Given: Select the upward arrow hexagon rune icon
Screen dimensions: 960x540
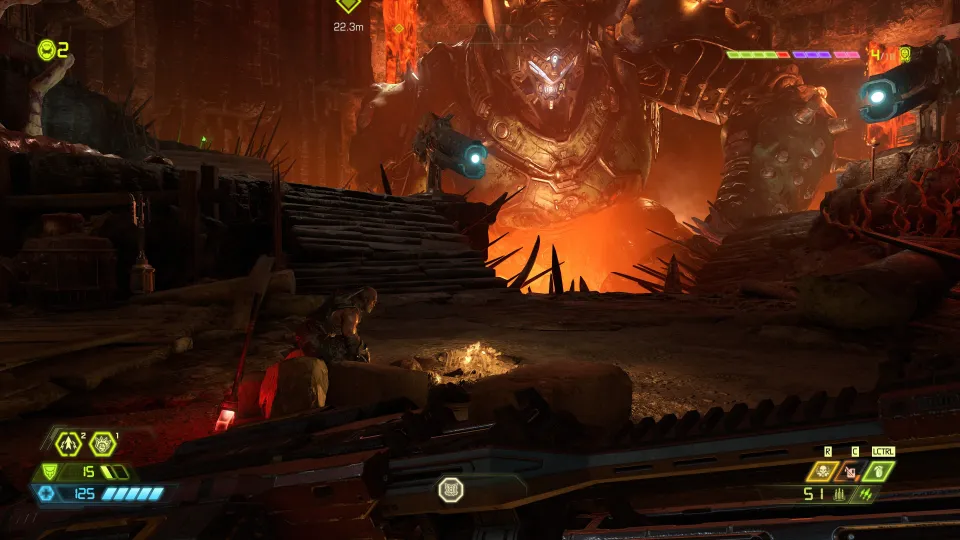Looking at the screenshot, I should 68,442.
